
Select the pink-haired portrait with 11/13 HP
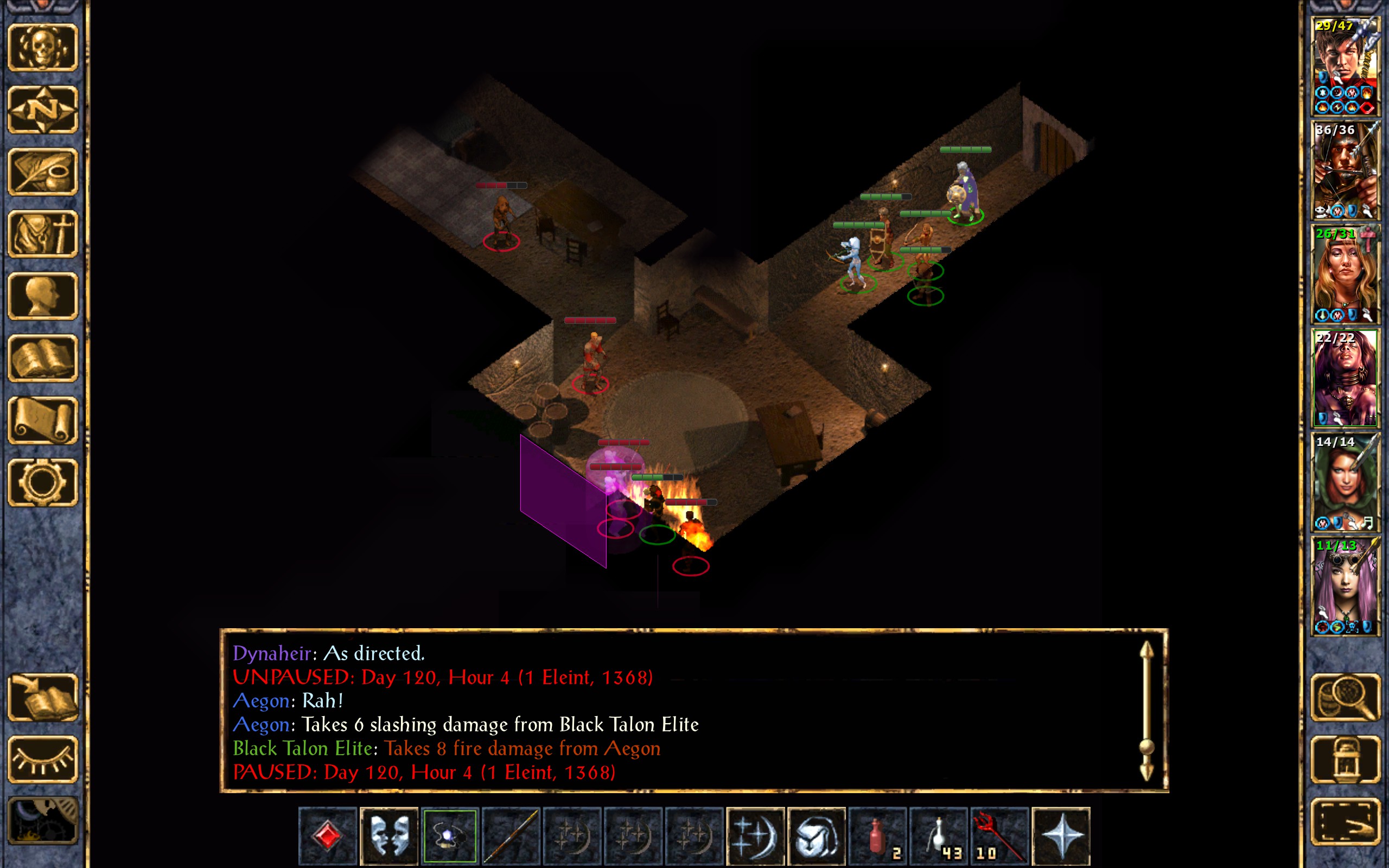pos(1345,585)
